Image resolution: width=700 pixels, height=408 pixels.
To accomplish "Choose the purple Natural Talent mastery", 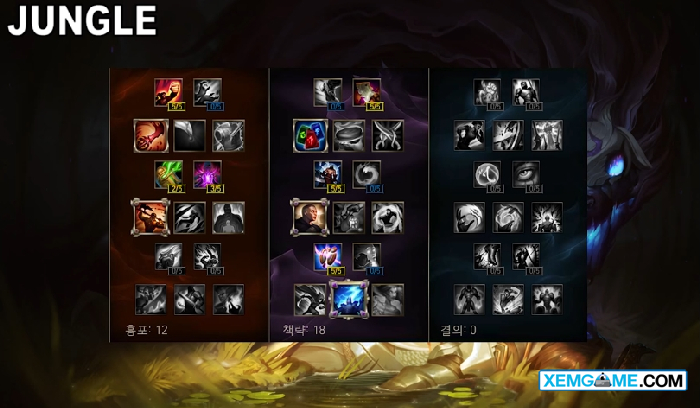I will click(x=207, y=174).
